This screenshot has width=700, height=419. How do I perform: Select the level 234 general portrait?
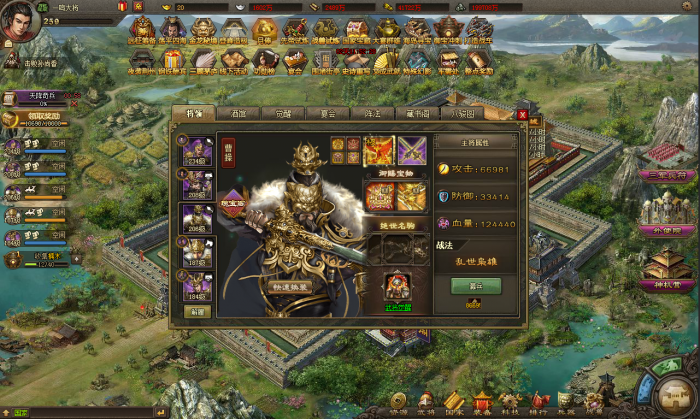coord(197,150)
